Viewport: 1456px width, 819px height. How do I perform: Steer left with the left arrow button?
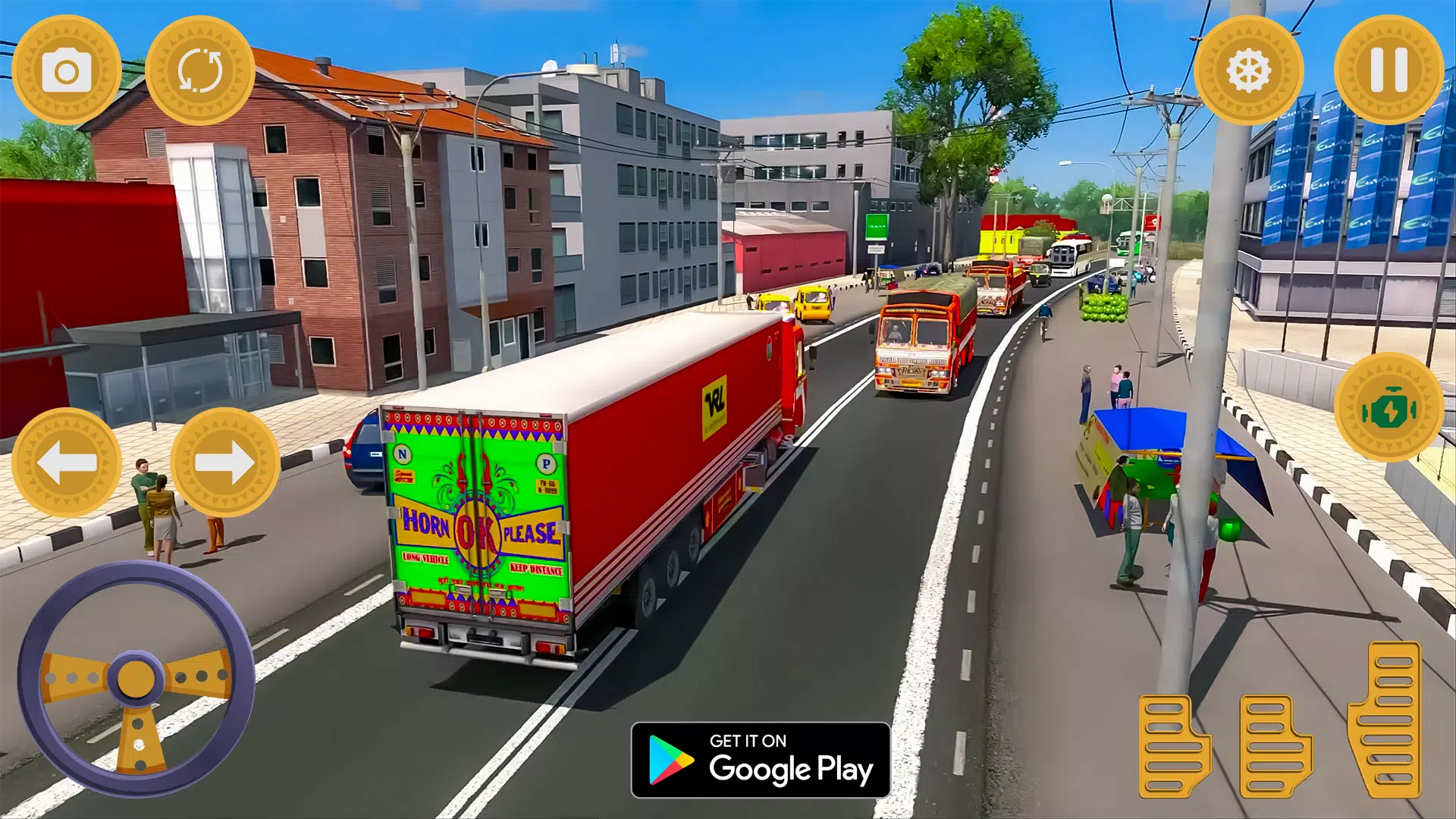pyautogui.click(x=68, y=460)
